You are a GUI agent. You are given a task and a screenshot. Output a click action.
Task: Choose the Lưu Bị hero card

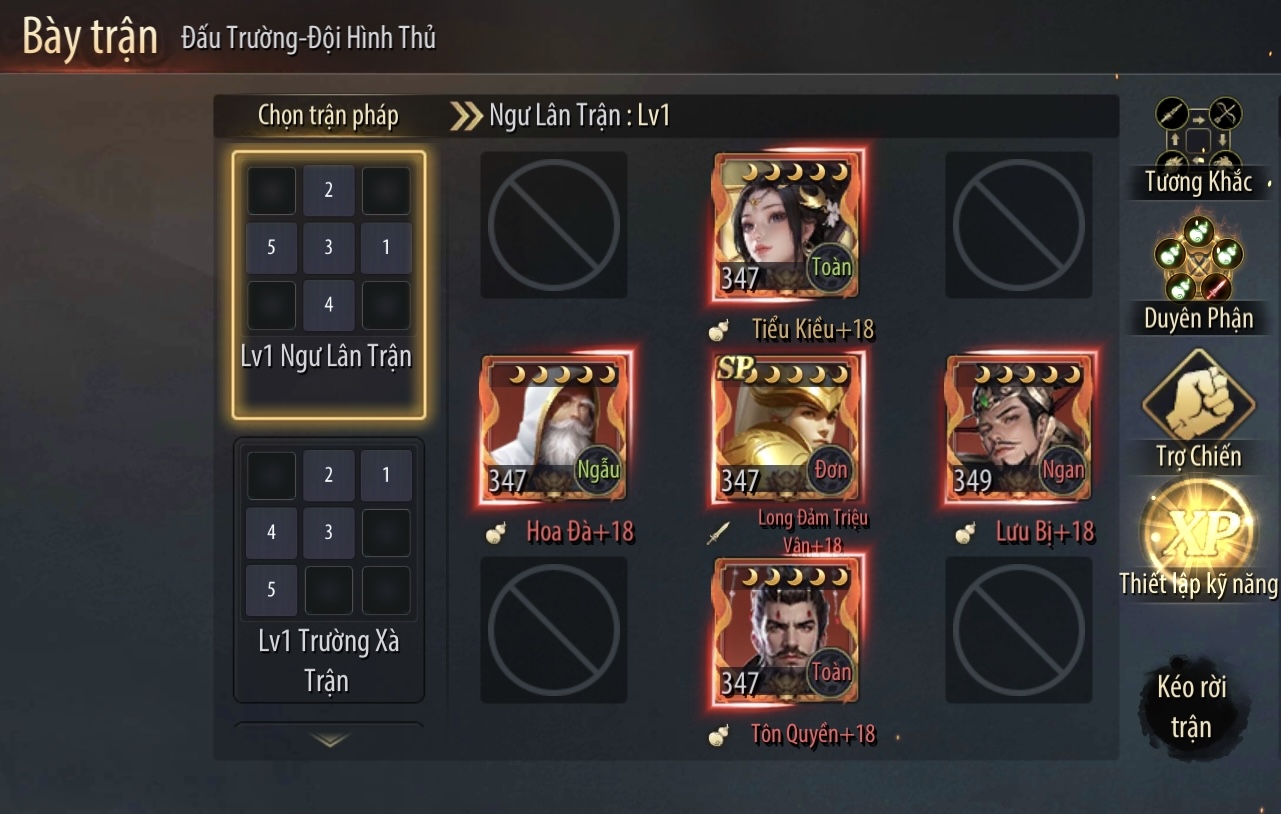coord(1018,428)
